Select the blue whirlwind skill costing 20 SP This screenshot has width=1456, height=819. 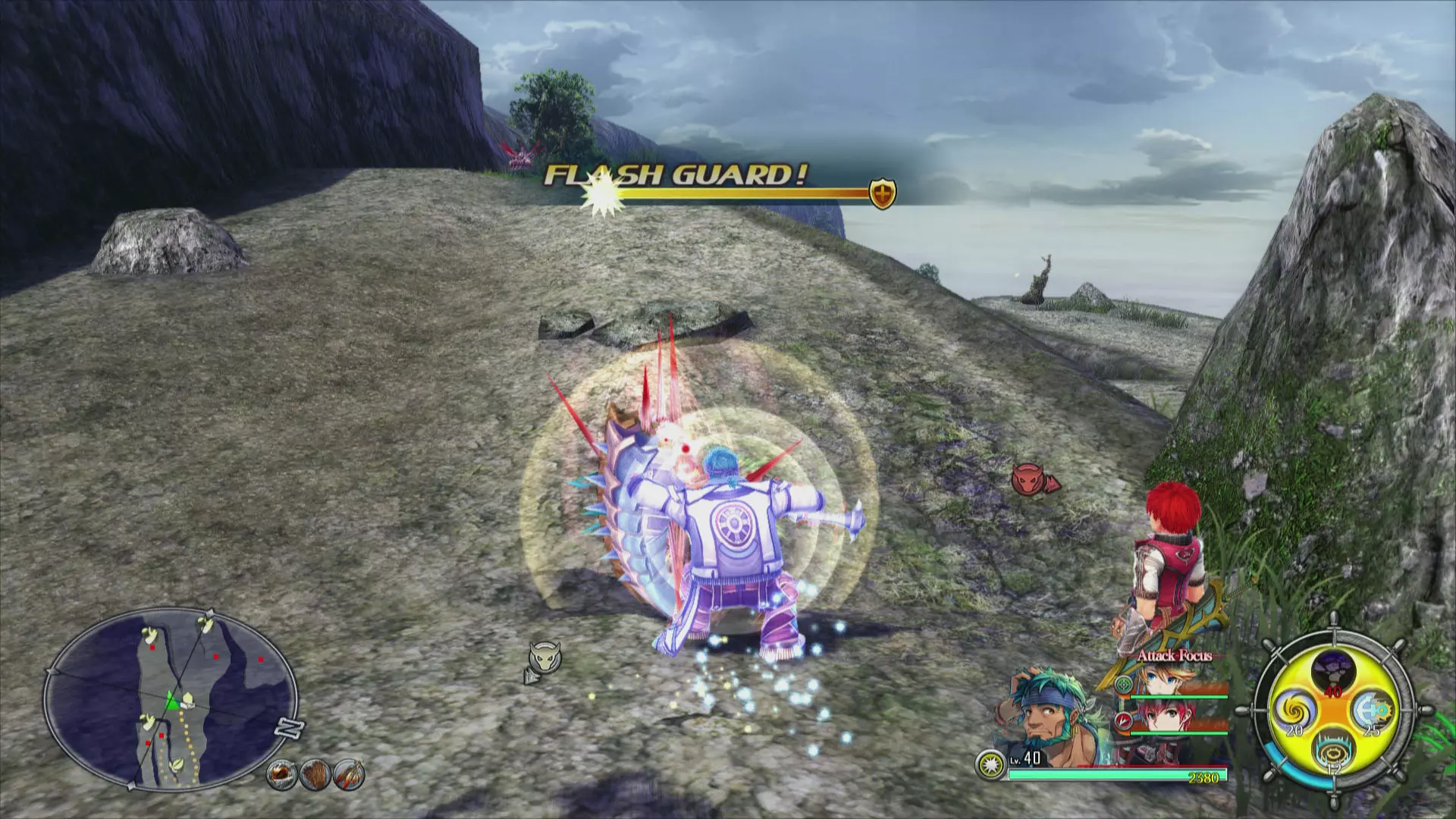(x=1295, y=711)
